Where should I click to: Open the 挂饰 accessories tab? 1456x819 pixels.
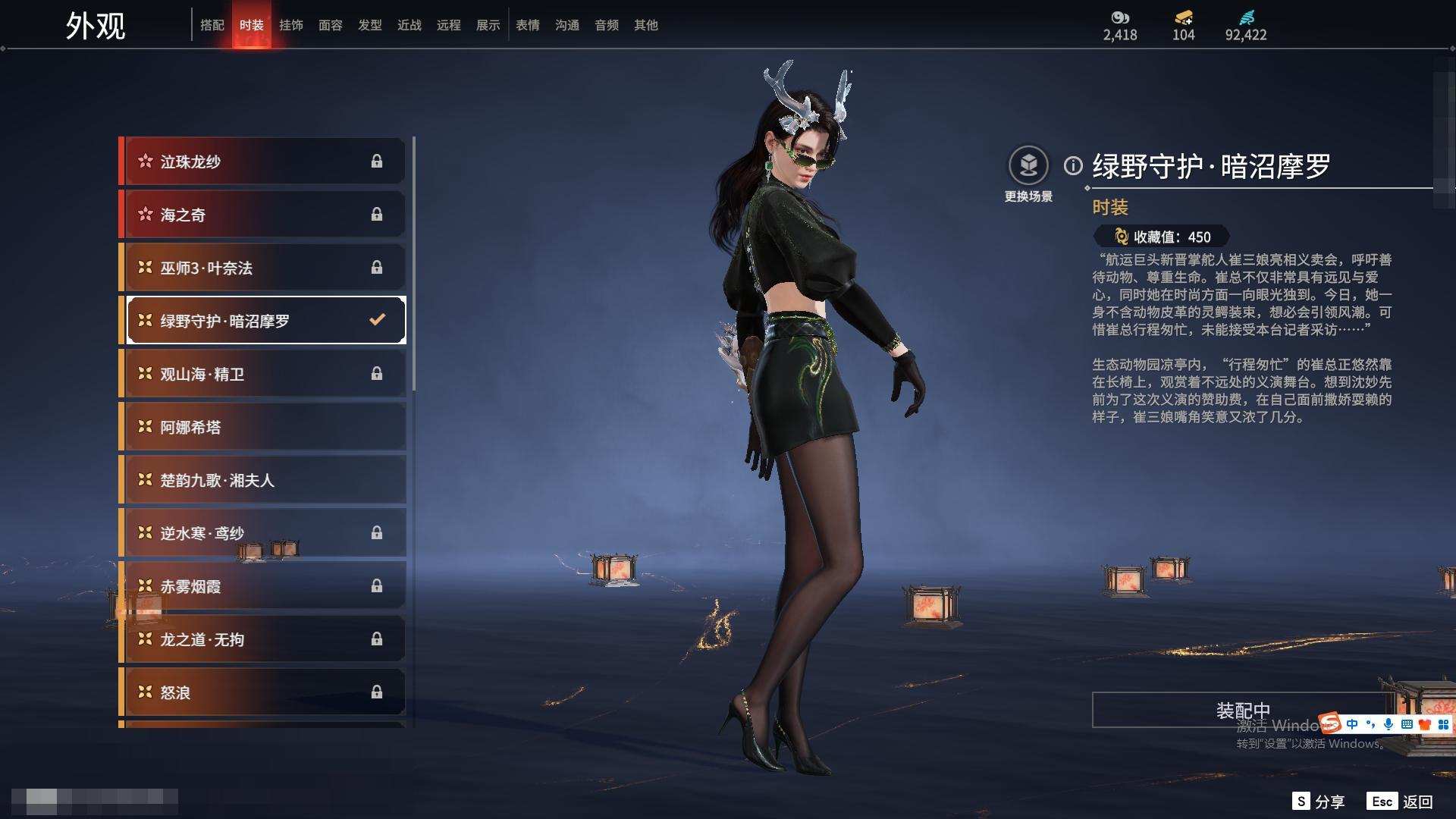click(x=291, y=25)
